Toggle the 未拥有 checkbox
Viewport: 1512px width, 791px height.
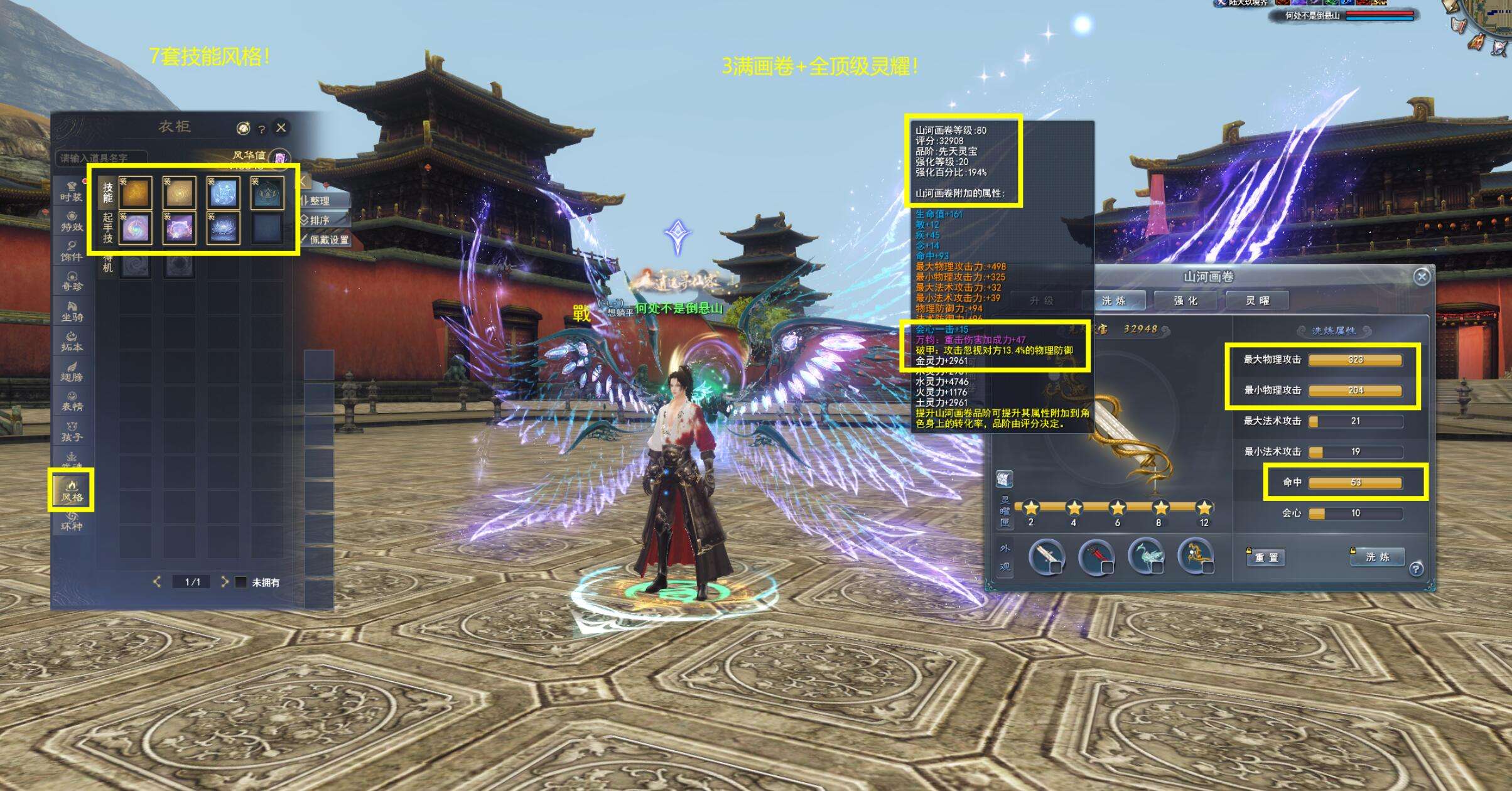coord(240,583)
